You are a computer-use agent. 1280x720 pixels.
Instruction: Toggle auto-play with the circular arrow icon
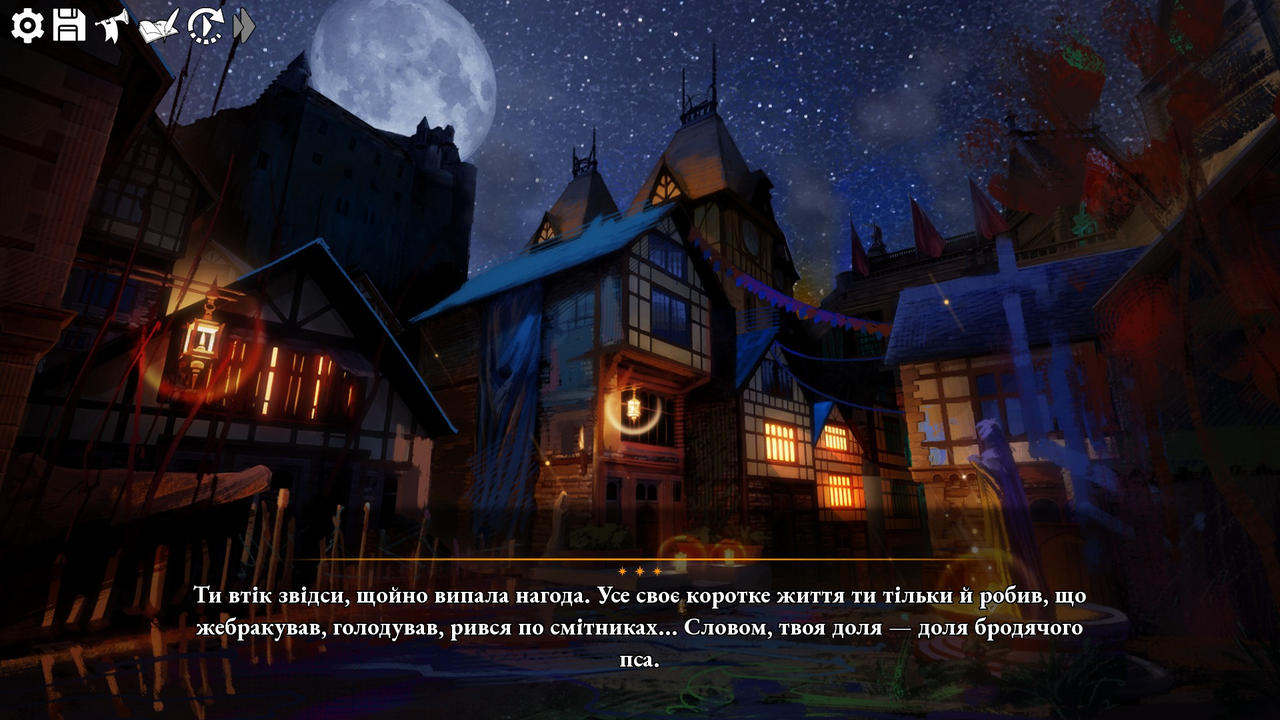point(205,25)
